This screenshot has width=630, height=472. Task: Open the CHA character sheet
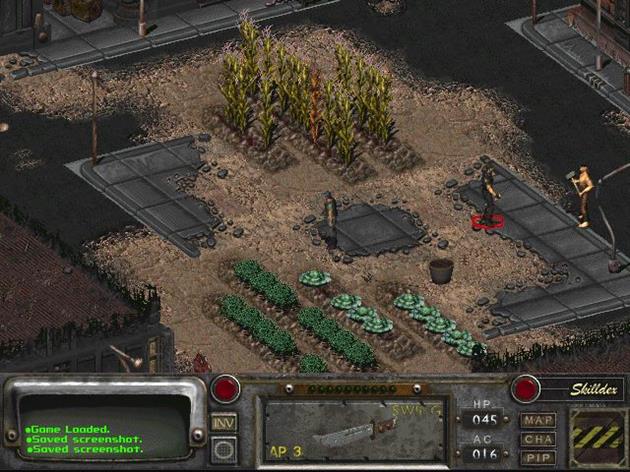(x=538, y=438)
